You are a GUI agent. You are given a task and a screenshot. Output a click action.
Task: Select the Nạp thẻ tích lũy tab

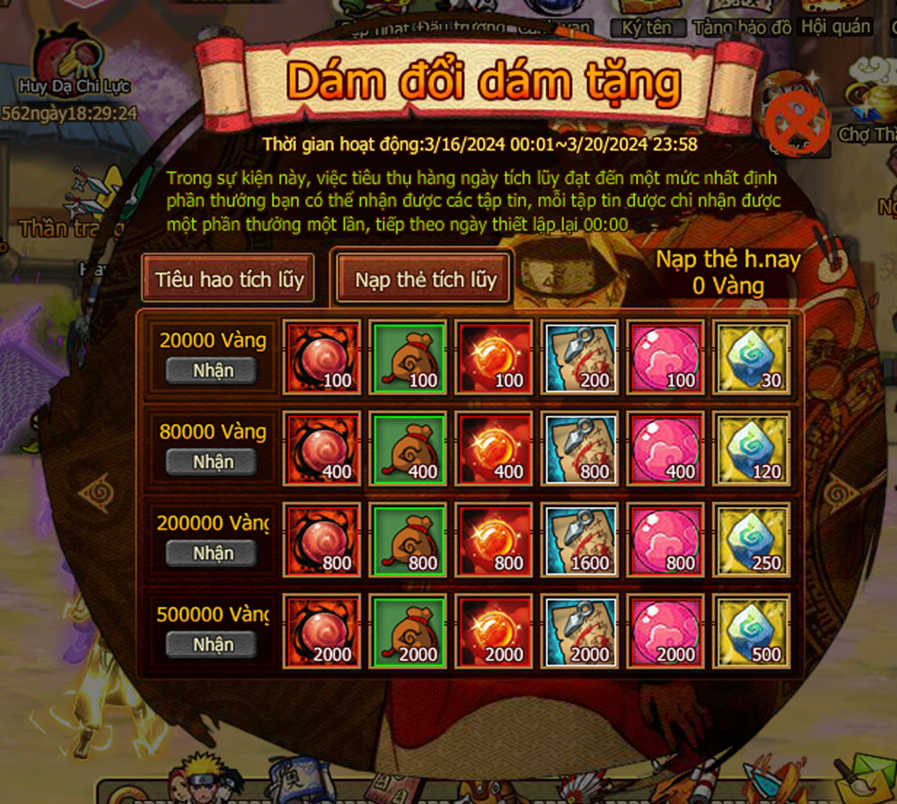point(425,279)
